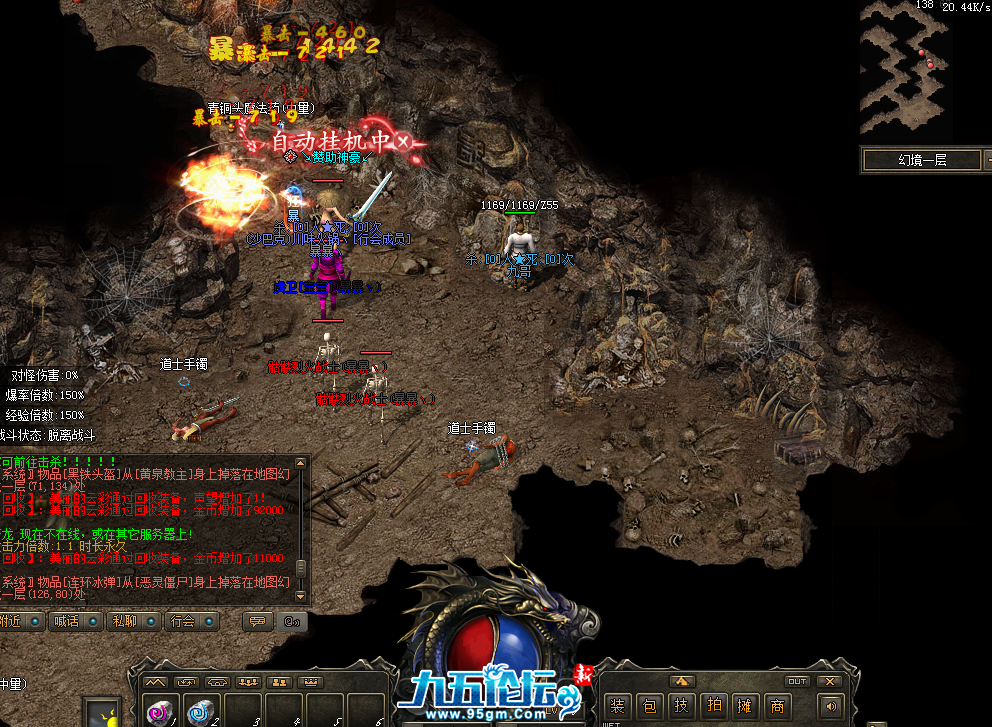Open the 商 shop panel
The height and width of the screenshot is (727, 992).
pos(777,707)
